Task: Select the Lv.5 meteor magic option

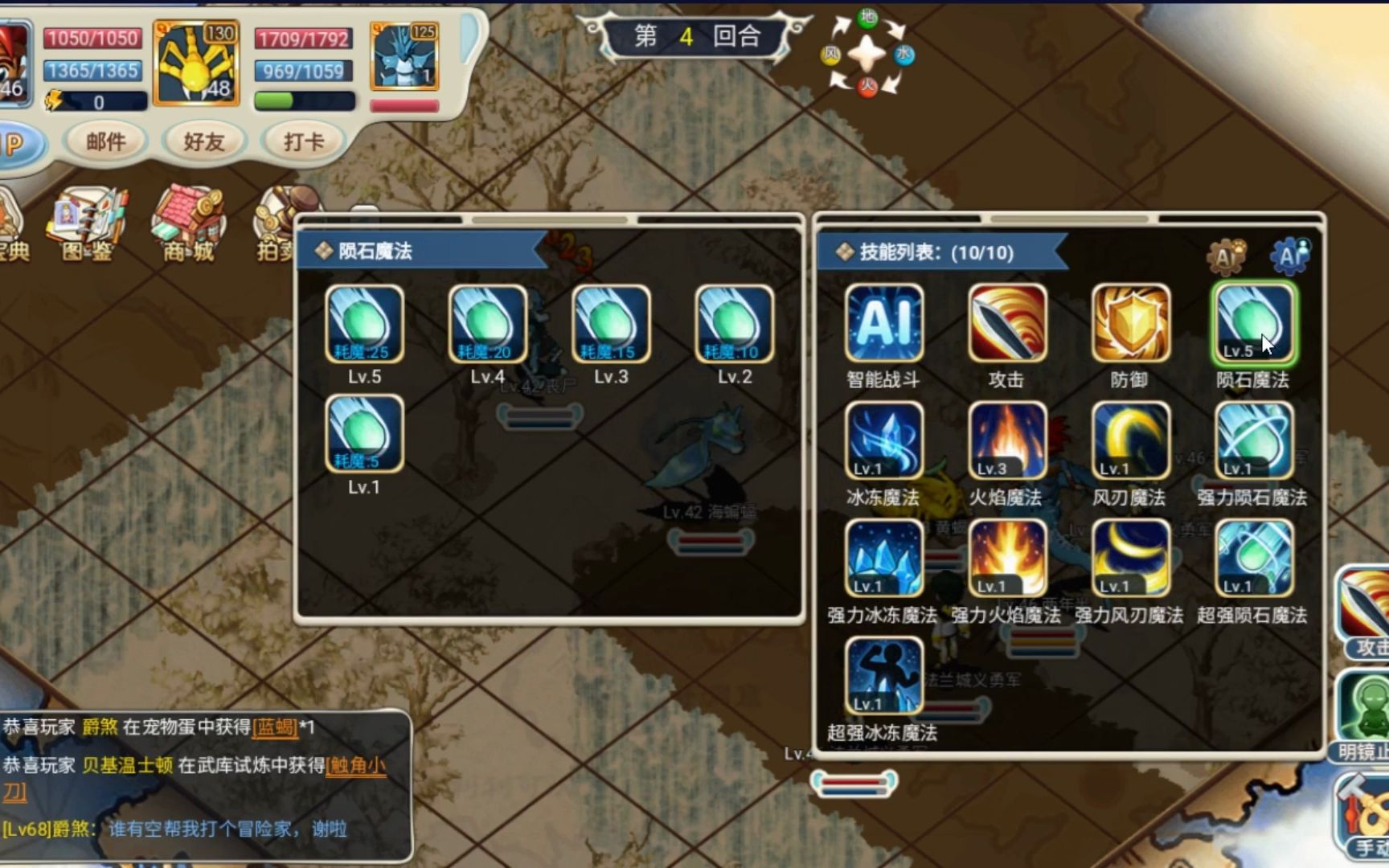Action: tap(364, 324)
